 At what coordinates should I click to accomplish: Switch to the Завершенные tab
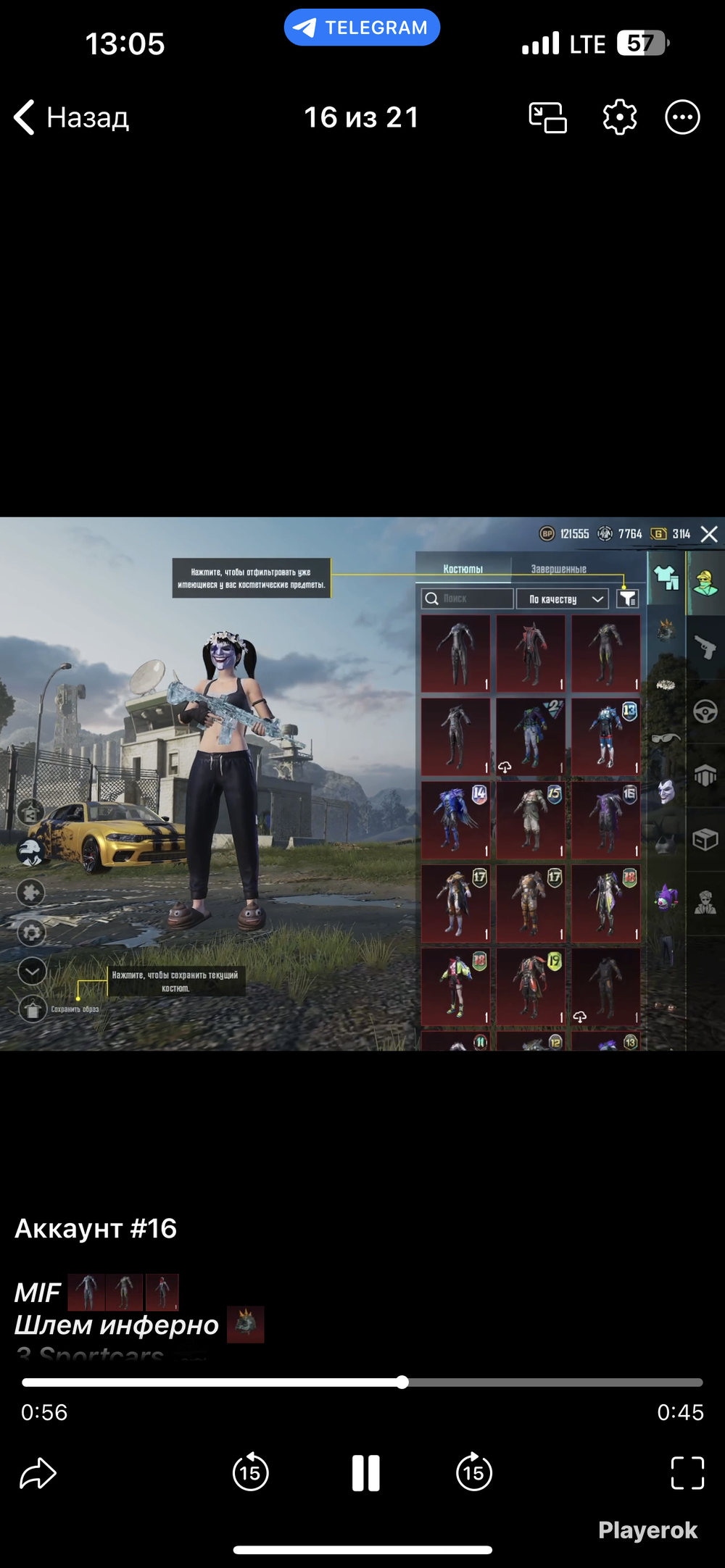558,569
